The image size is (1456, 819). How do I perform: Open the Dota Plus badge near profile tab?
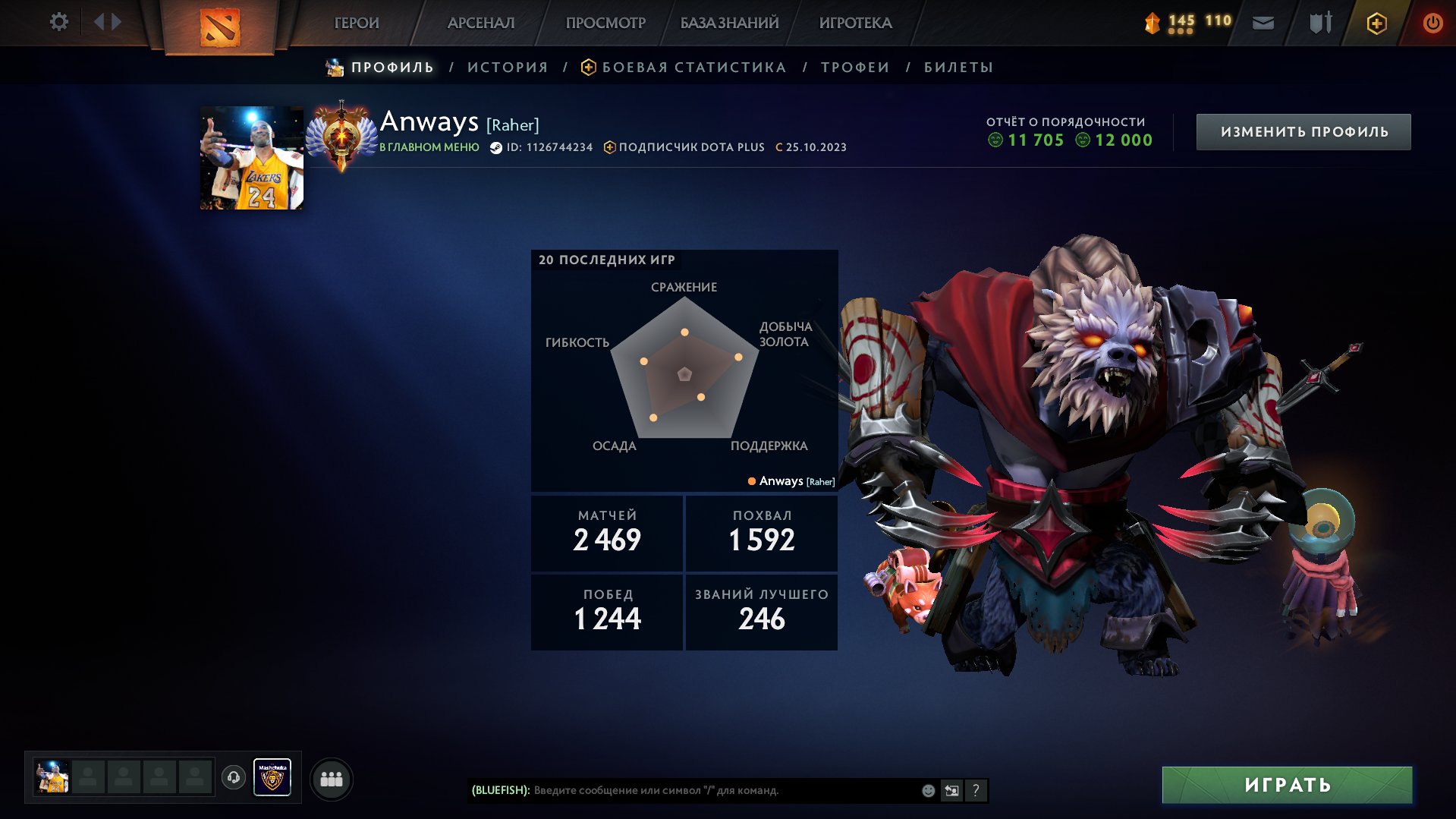pos(587,67)
